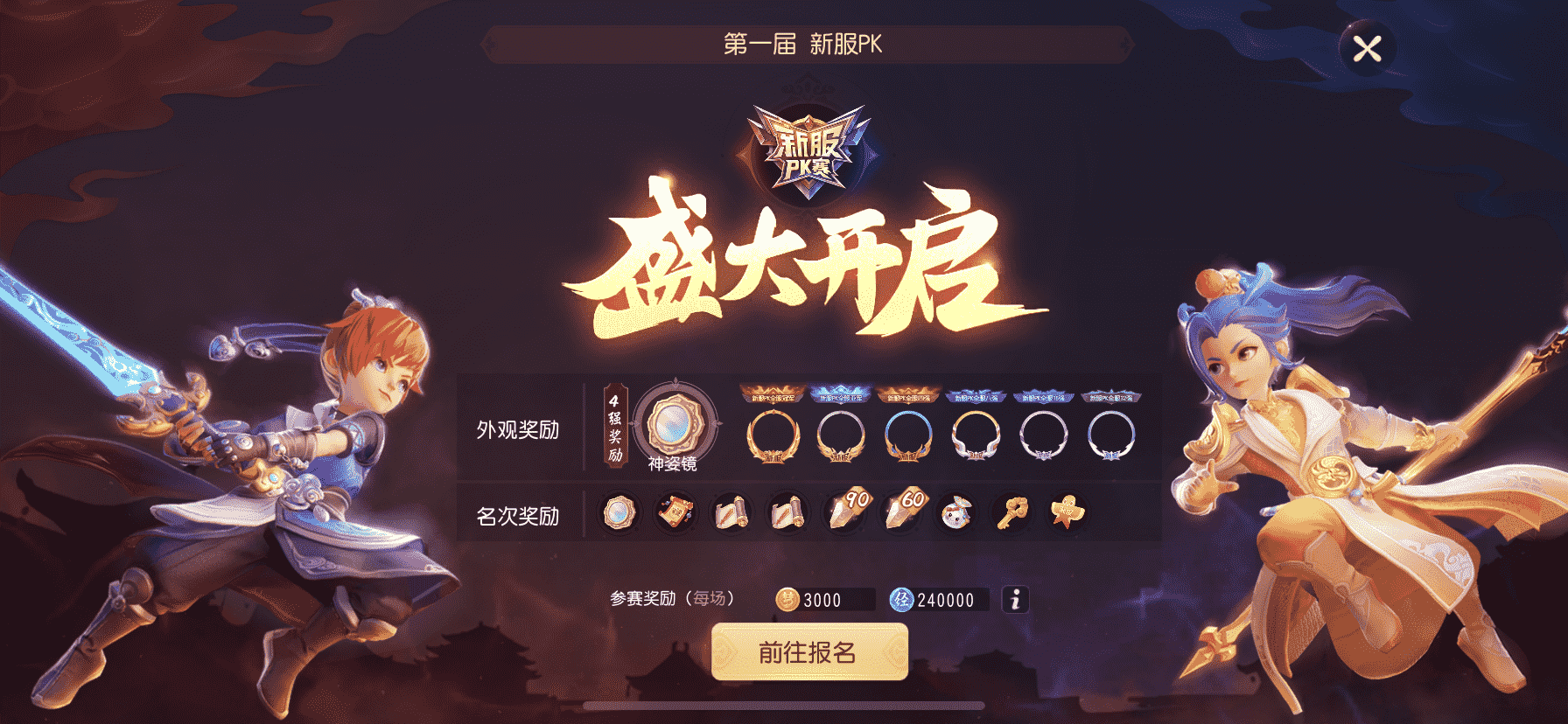The height and width of the screenshot is (724, 1568).
Task: Select the 八强 winged ring reward
Action: coord(976,435)
